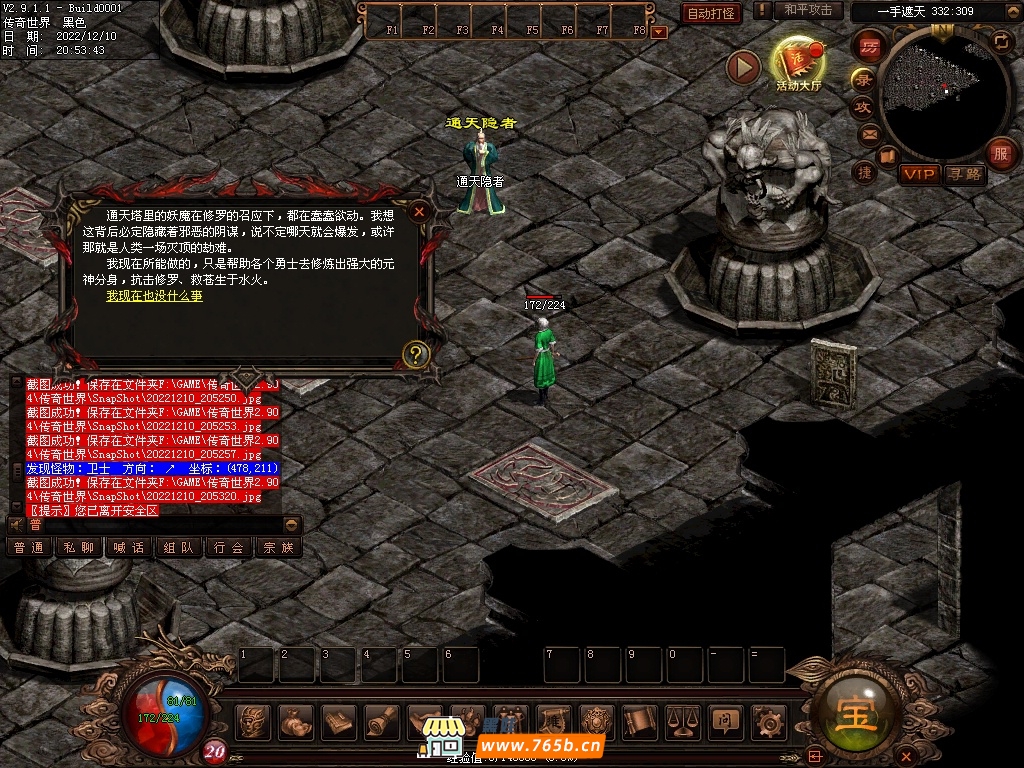
Task: Click the round 服 button
Action: click(x=999, y=154)
